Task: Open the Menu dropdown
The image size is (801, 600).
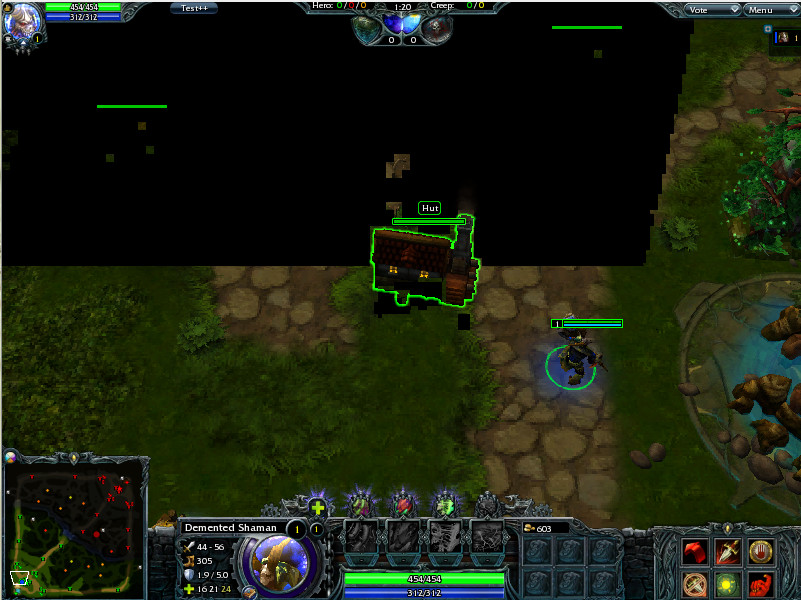Action: (x=771, y=10)
